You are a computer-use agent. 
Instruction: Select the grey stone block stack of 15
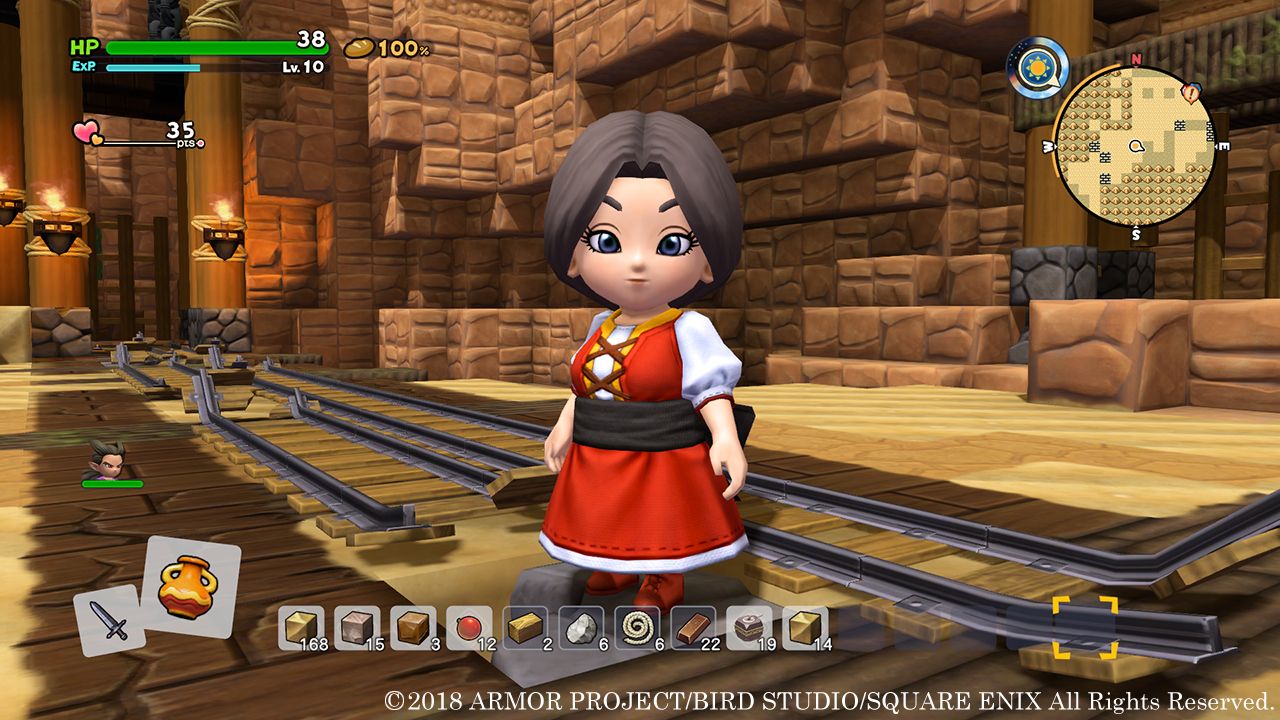pos(357,627)
